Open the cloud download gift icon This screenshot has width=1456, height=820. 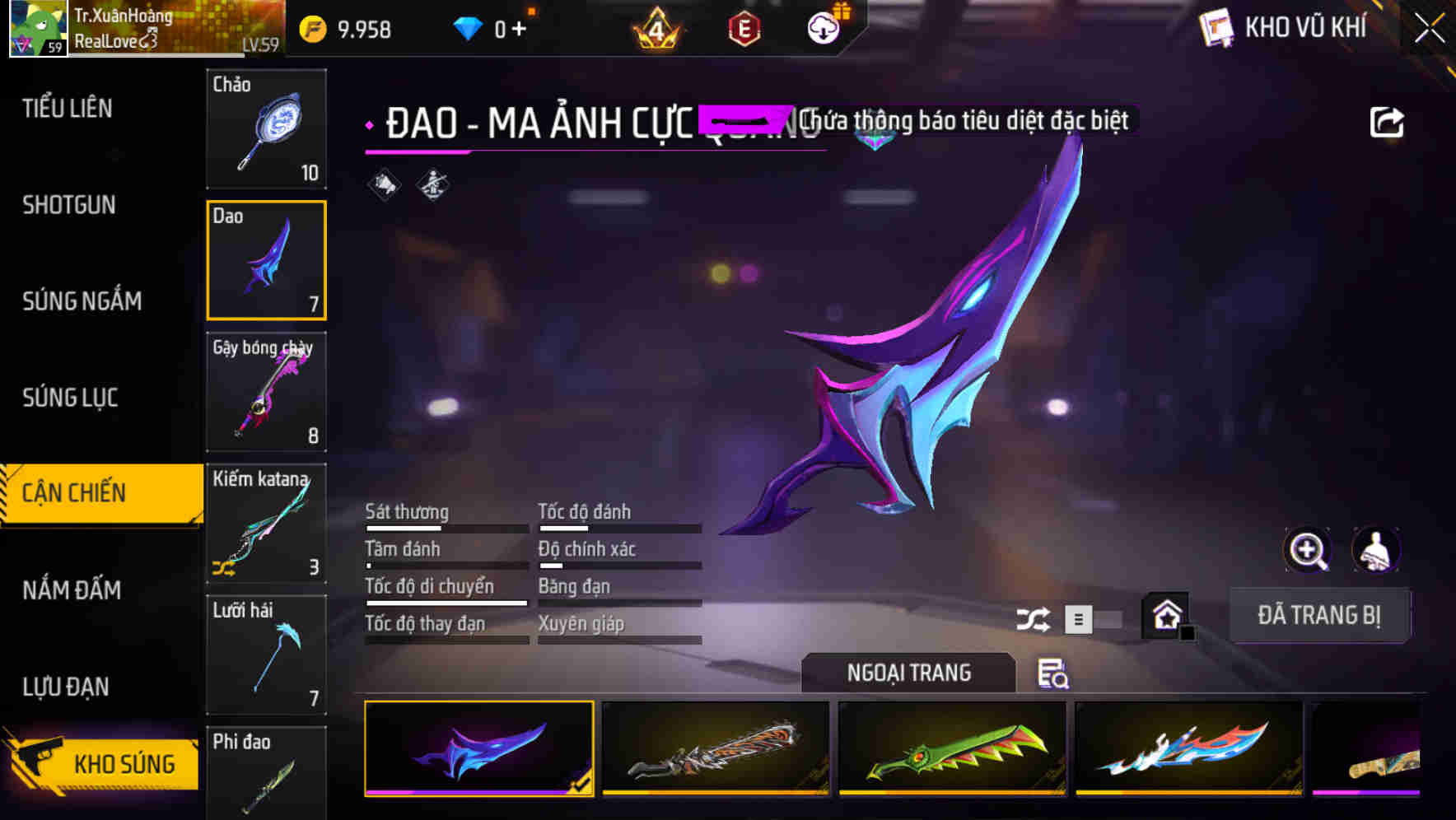click(x=823, y=27)
